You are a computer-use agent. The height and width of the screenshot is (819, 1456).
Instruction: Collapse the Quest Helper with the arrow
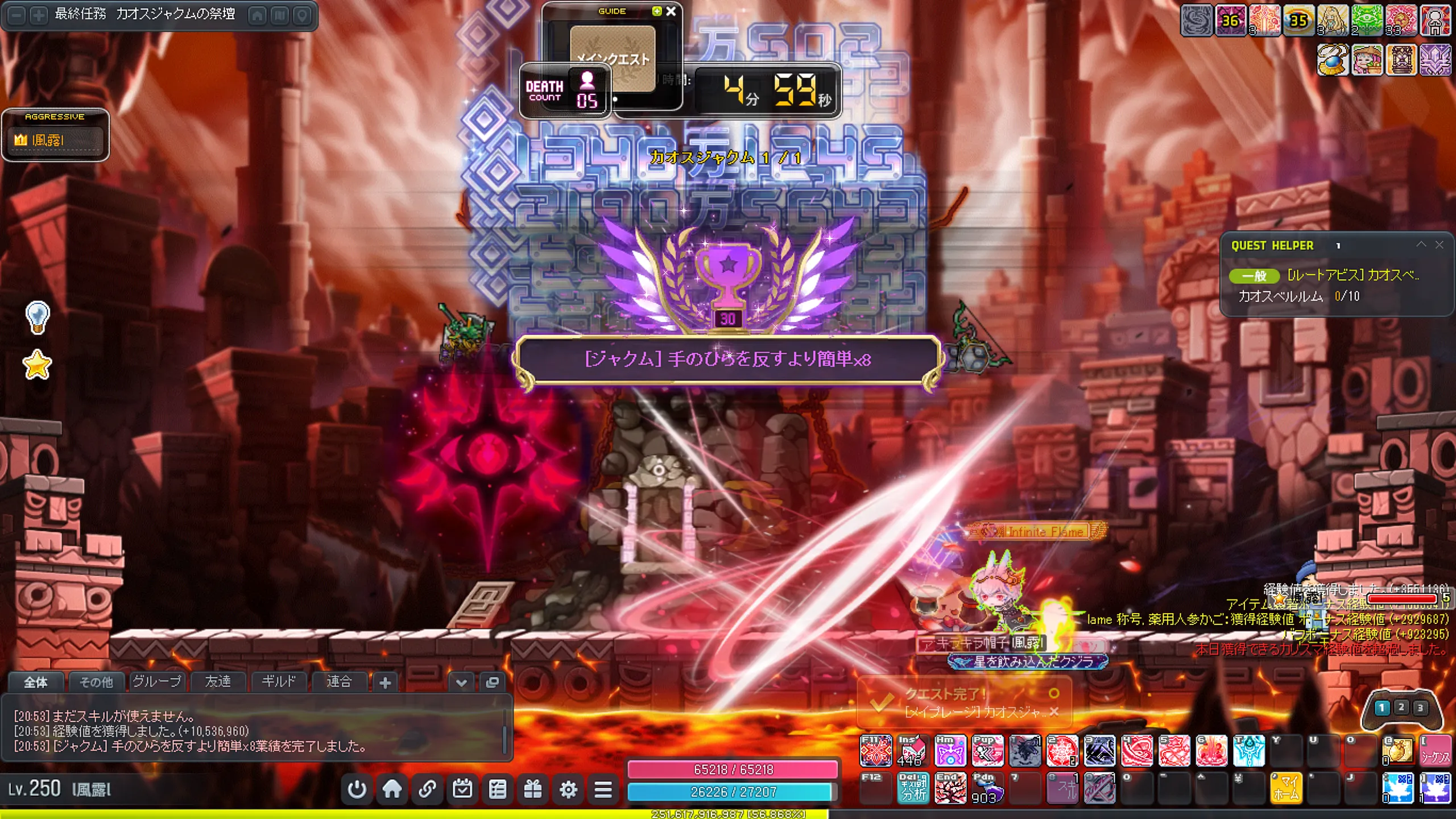[1421, 245]
